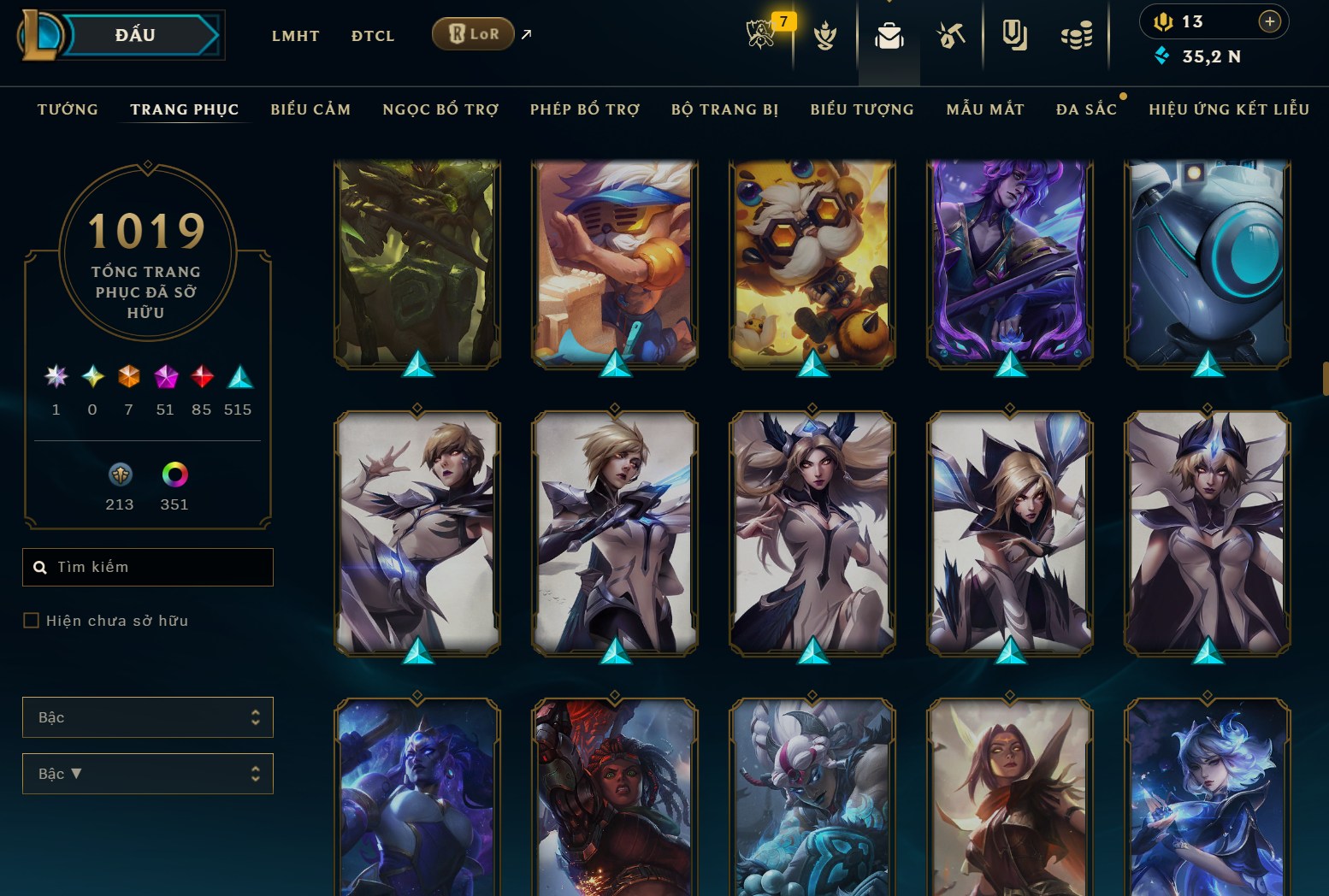The height and width of the screenshot is (896, 1329).
Task: Show the BIỂU TƯỢNG tab
Action: 862,109
